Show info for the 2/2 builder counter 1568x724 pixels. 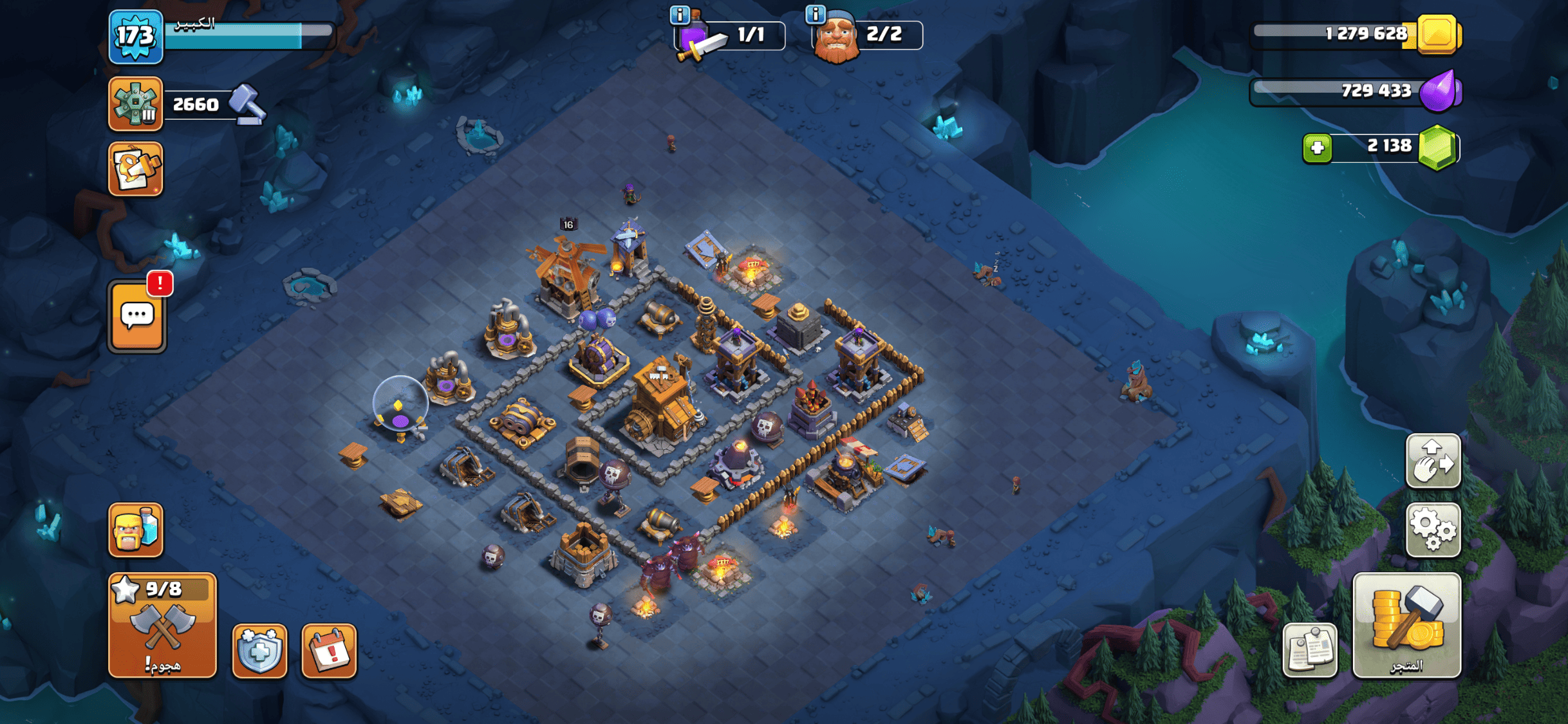click(x=816, y=14)
